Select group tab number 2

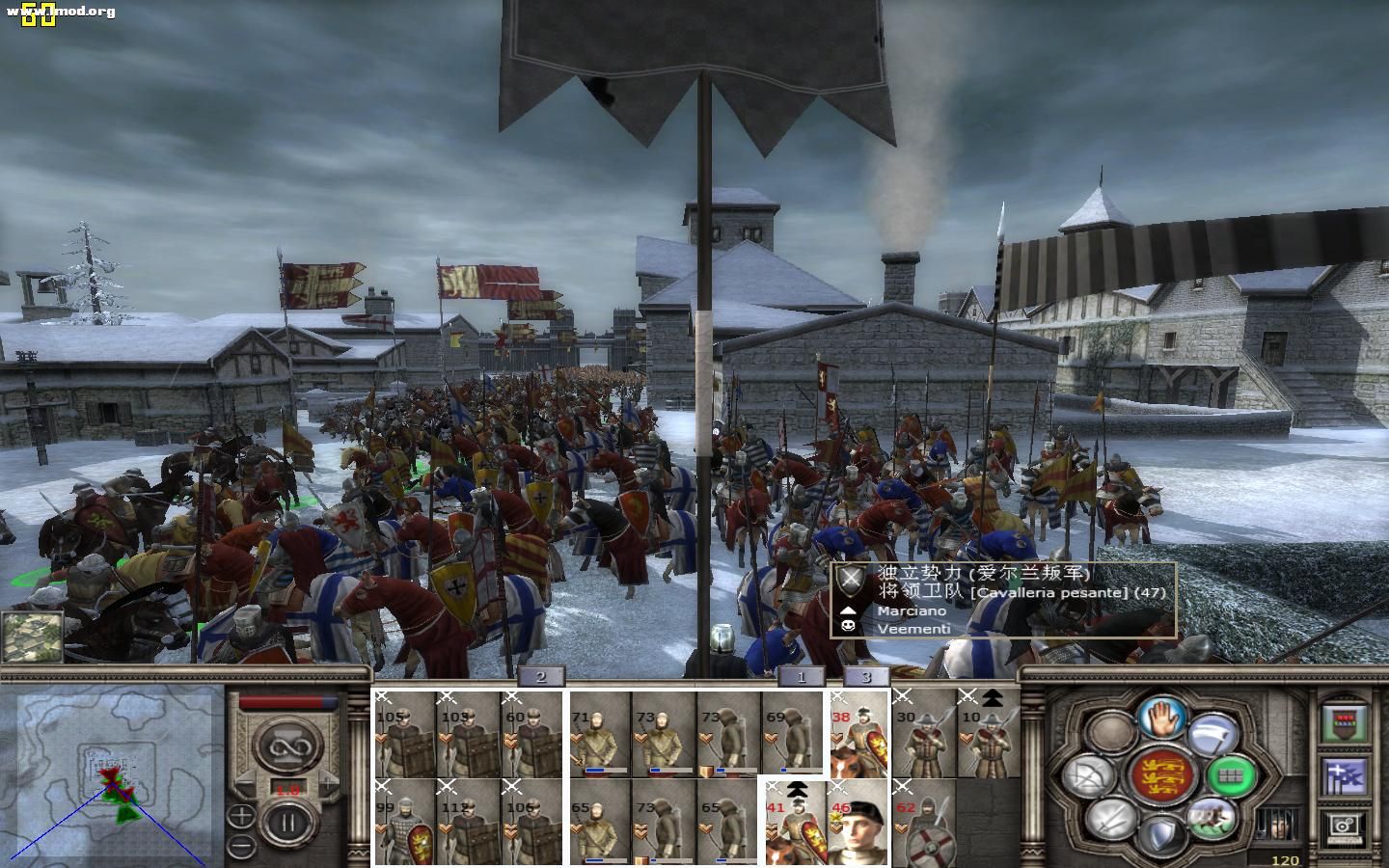[x=541, y=677]
